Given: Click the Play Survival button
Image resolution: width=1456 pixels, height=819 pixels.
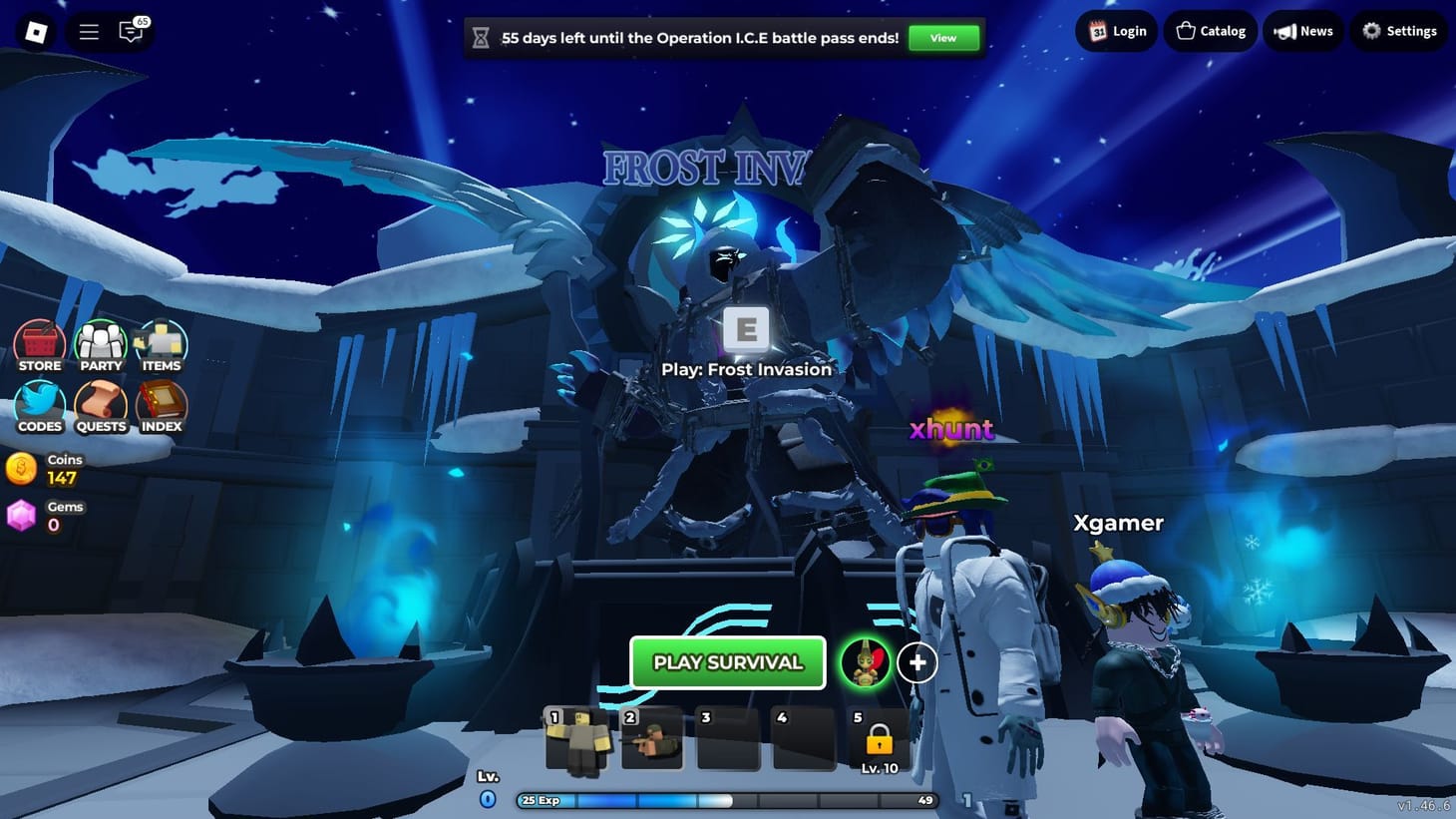Looking at the screenshot, I should (x=727, y=662).
